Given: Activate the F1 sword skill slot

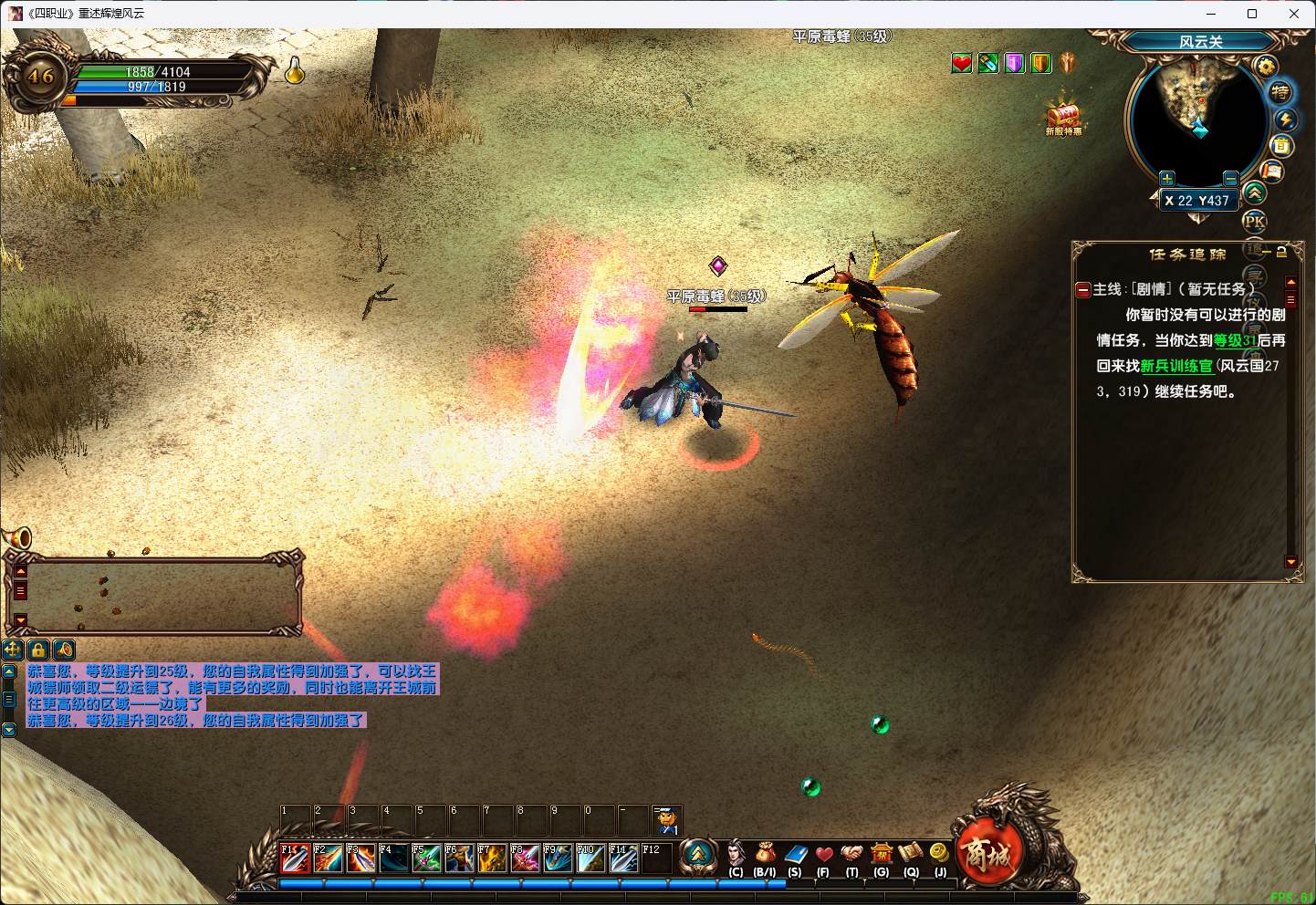Looking at the screenshot, I should [294, 858].
